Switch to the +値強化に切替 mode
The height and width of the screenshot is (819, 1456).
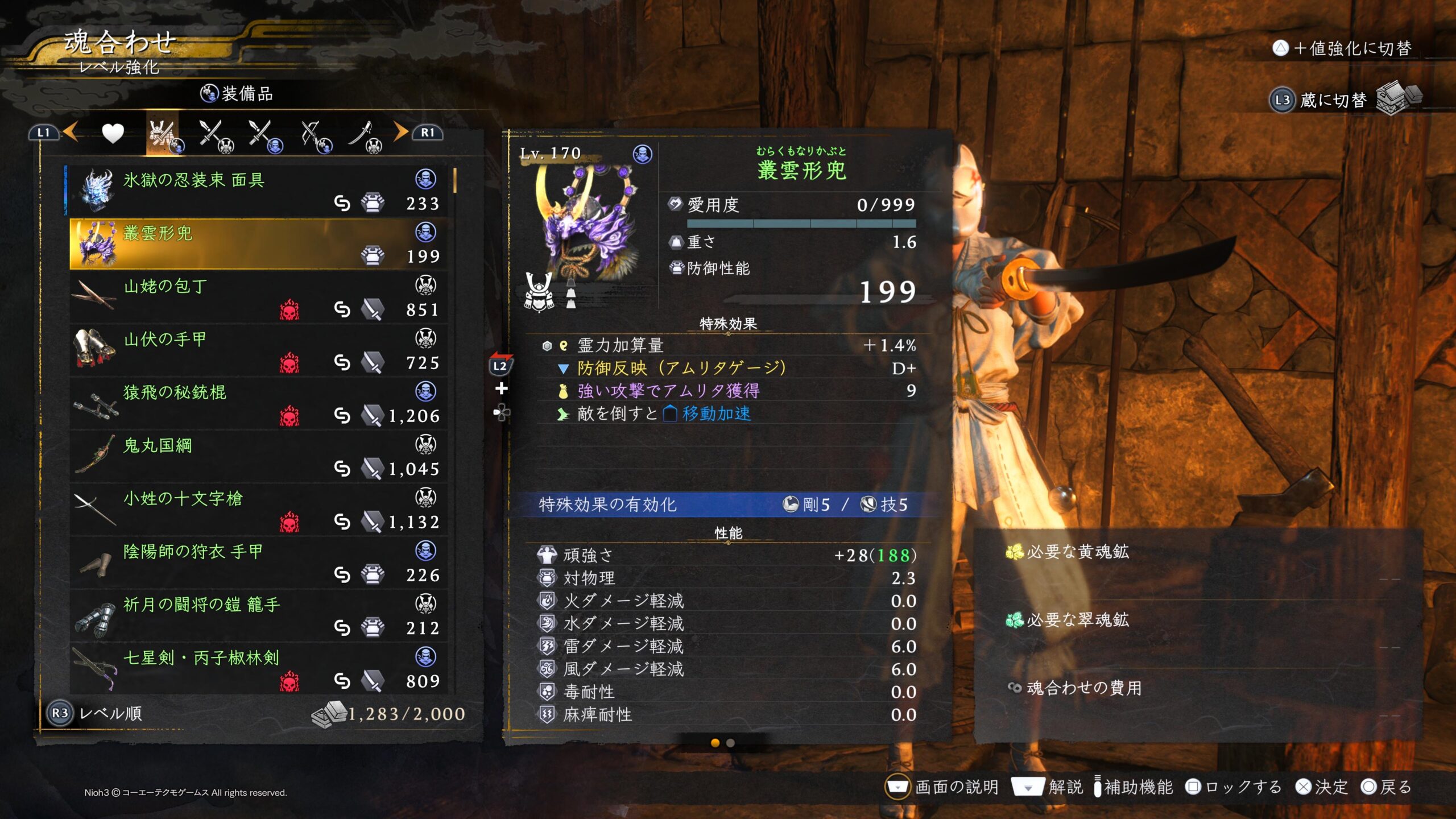(x=1342, y=48)
